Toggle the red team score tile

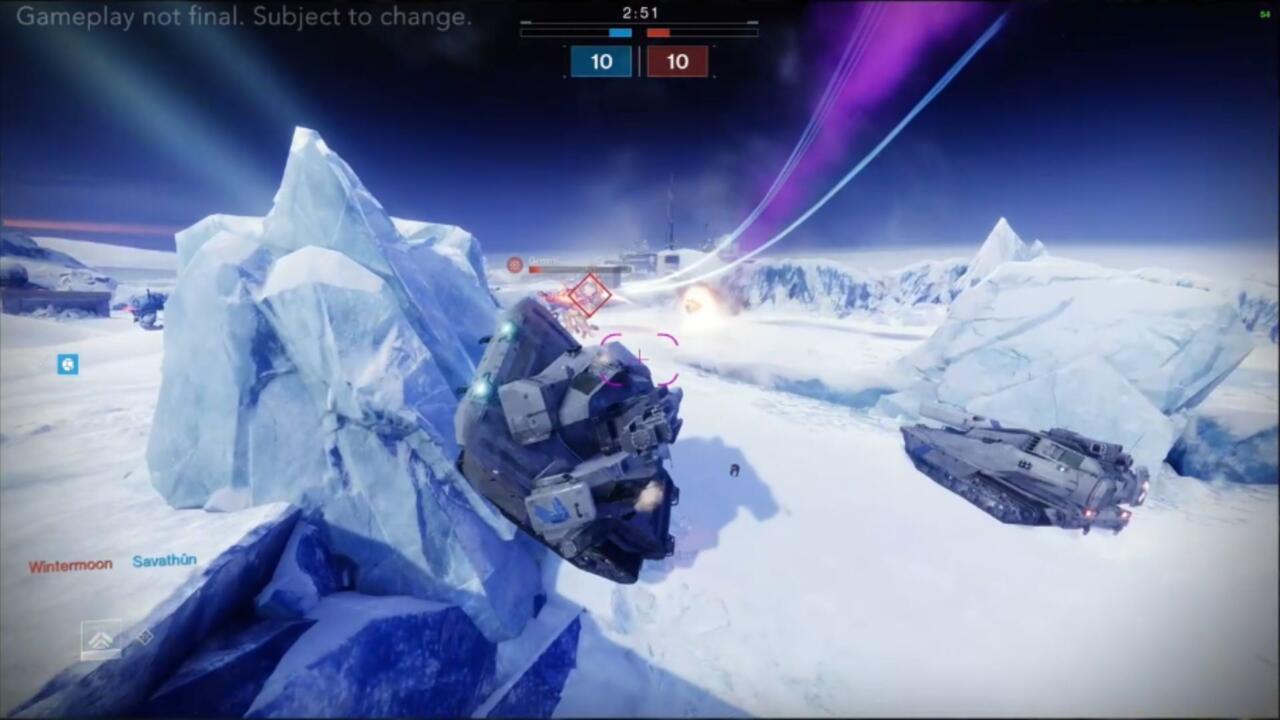click(x=678, y=61)
